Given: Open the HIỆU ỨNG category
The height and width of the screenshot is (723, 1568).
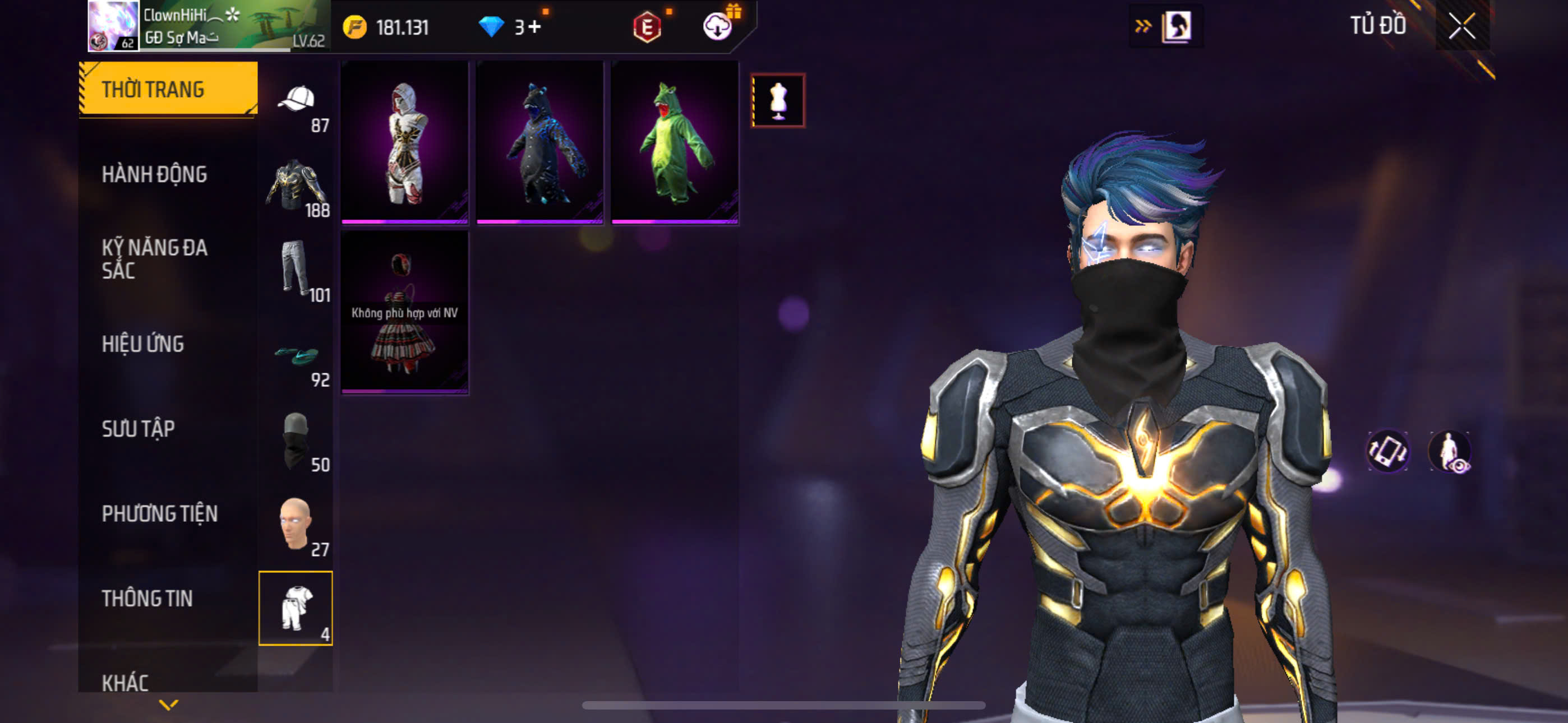Looking at the screenshot, I should [x=143, y=344].
